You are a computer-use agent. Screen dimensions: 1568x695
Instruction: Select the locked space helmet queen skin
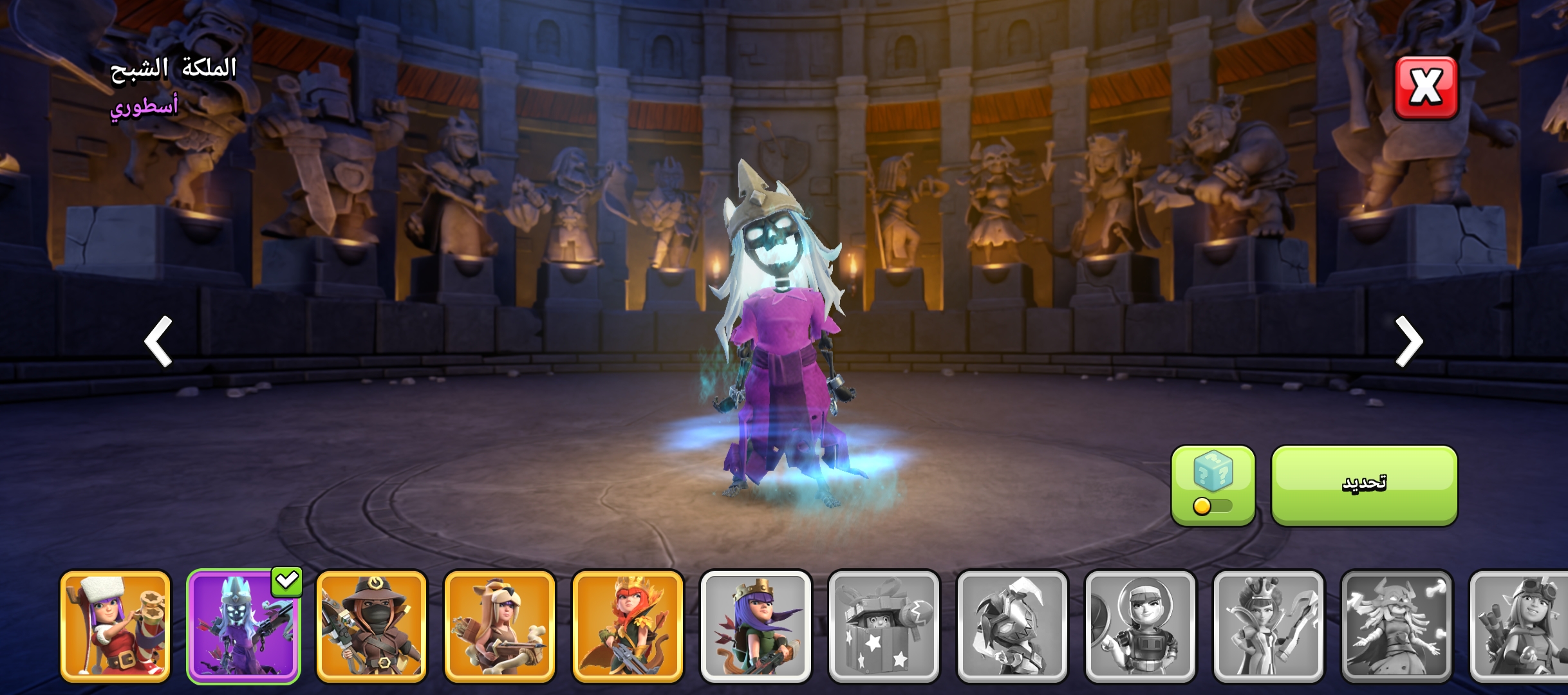1140,626
